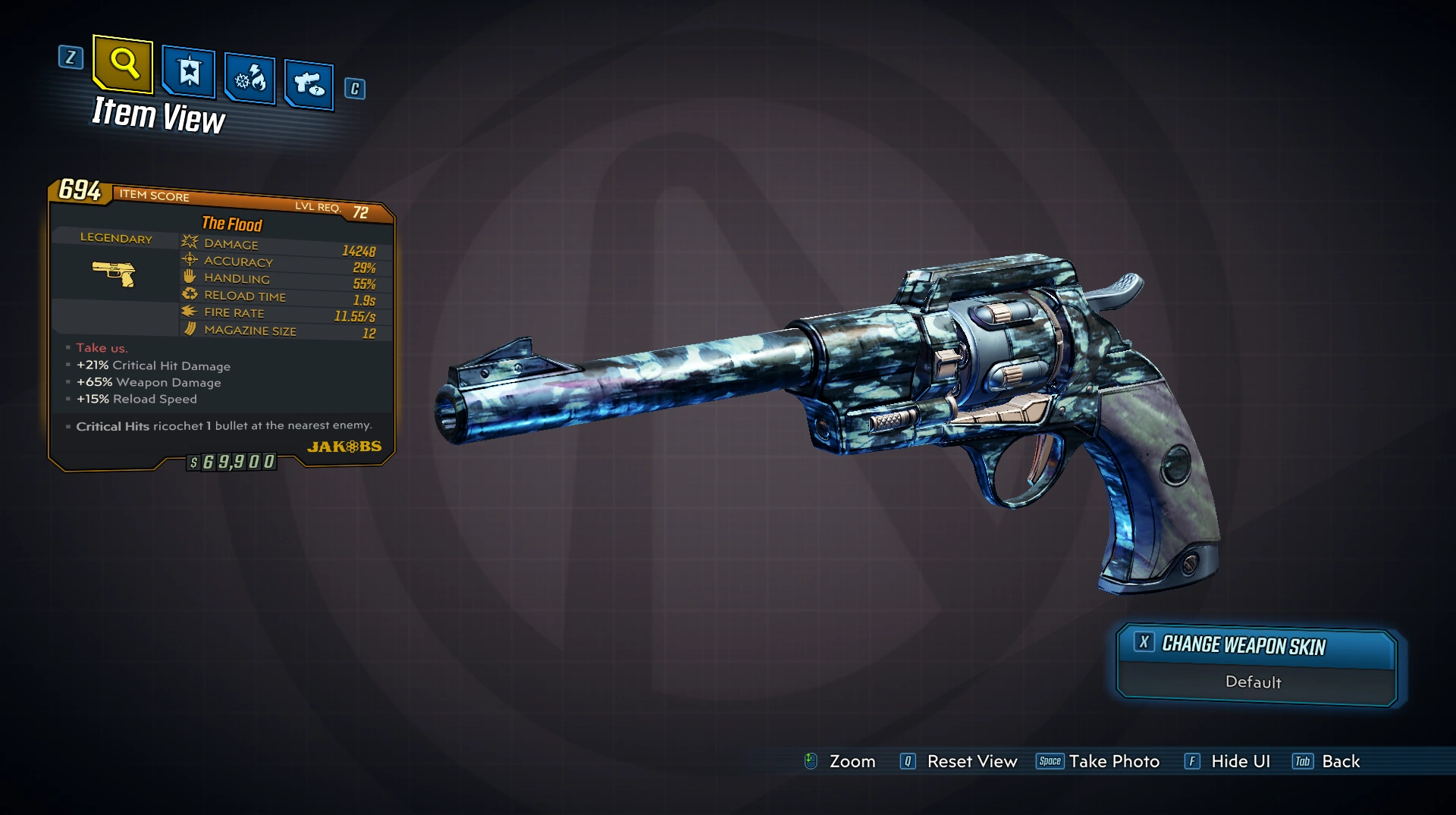The height and width of the screenshot is (815, 1456).
Task: Select the Default weapon skin field
Action: [1254, 682]
